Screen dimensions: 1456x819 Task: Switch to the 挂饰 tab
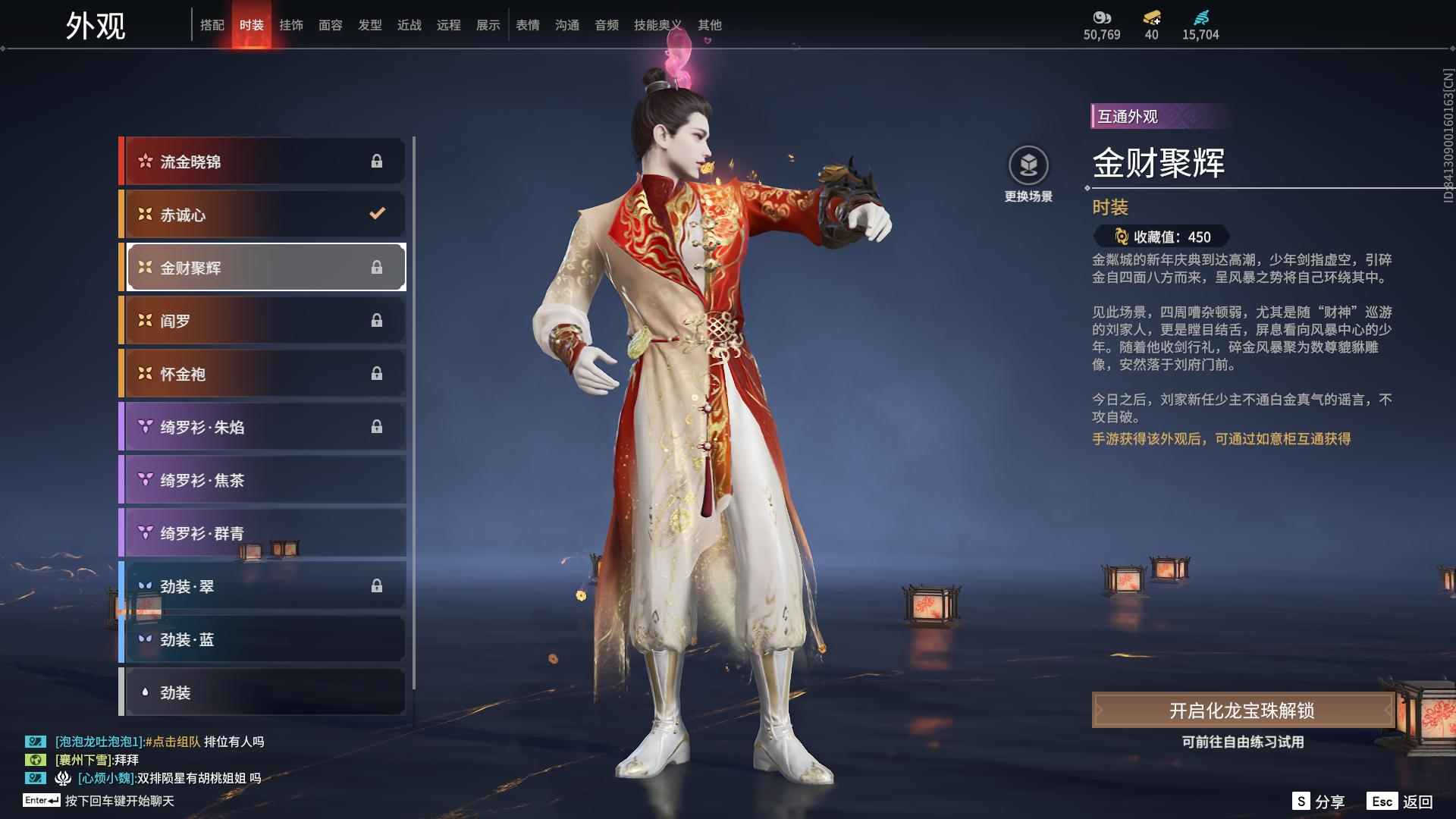coord(291,25)
